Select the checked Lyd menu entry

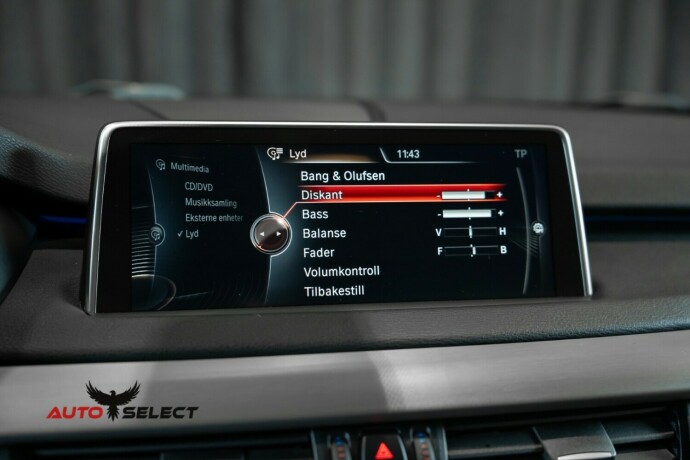[191, 233]
